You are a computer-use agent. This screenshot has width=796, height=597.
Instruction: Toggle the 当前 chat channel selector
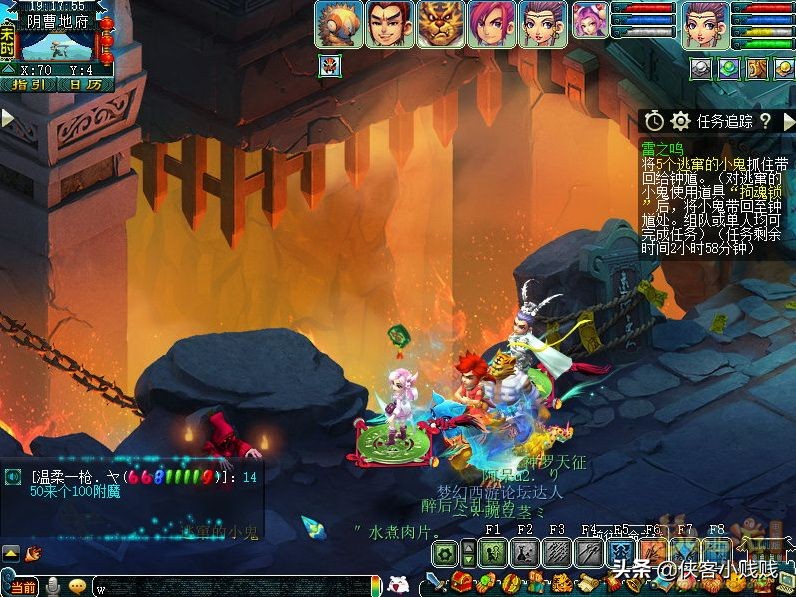pos(20,586)
